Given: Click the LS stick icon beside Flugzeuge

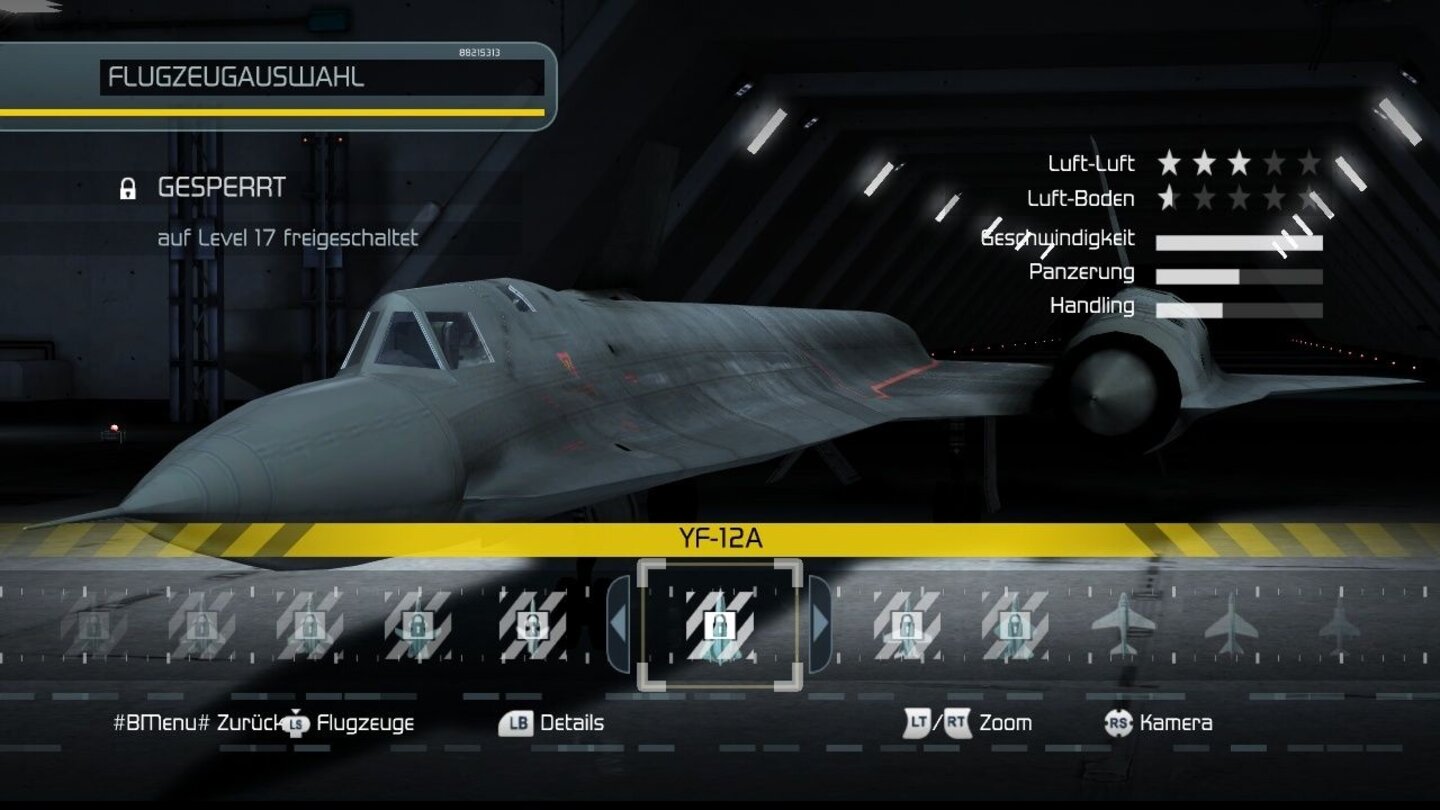Looking at the screenshot, I should tap(294, 722).
